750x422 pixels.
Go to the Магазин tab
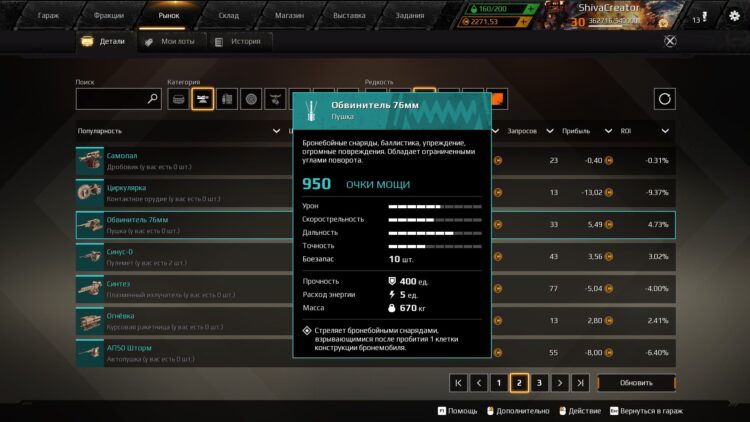click(x=289, y=16)
